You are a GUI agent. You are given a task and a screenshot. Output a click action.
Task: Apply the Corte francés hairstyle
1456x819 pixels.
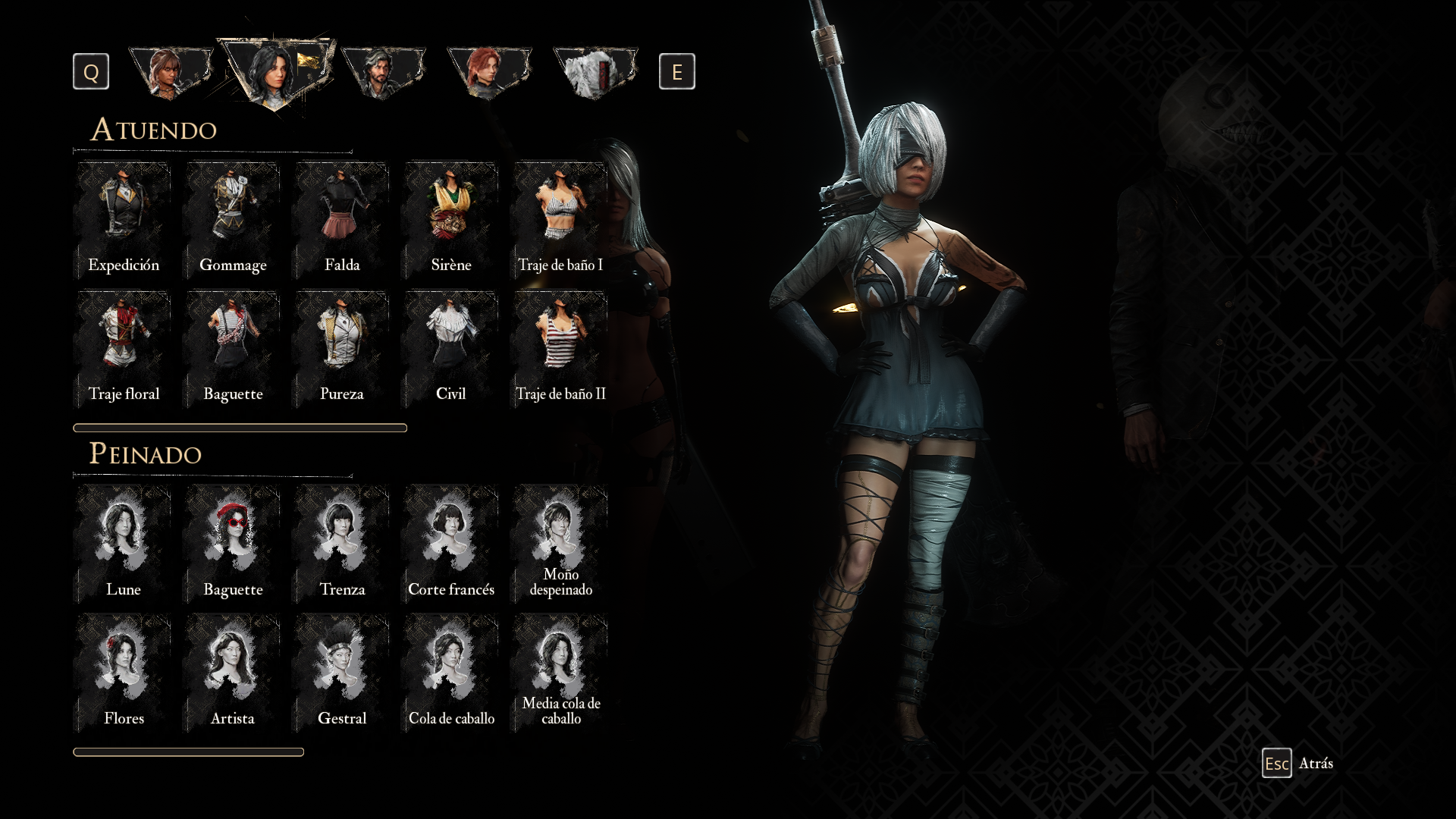click(x=451, y=544)
